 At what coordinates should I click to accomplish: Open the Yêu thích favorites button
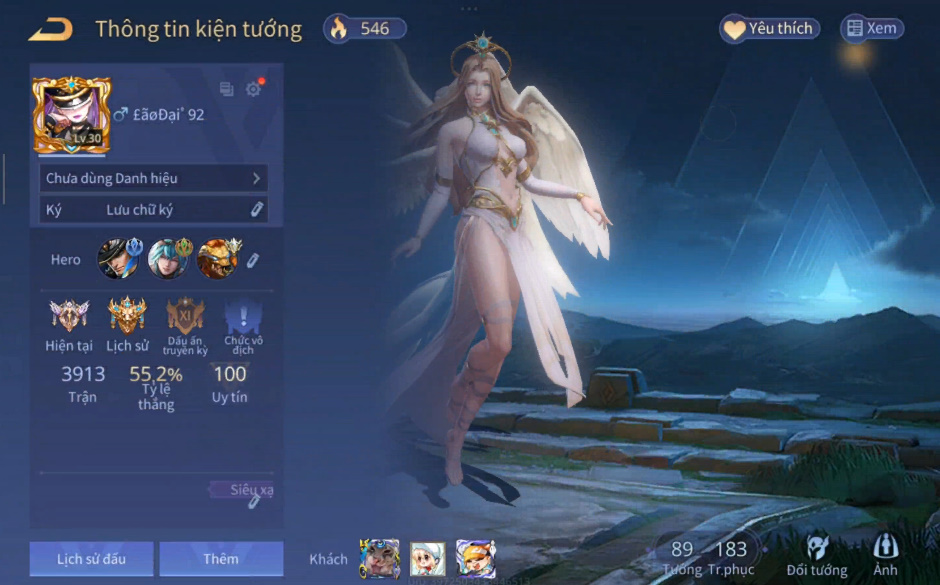point(769,29)
